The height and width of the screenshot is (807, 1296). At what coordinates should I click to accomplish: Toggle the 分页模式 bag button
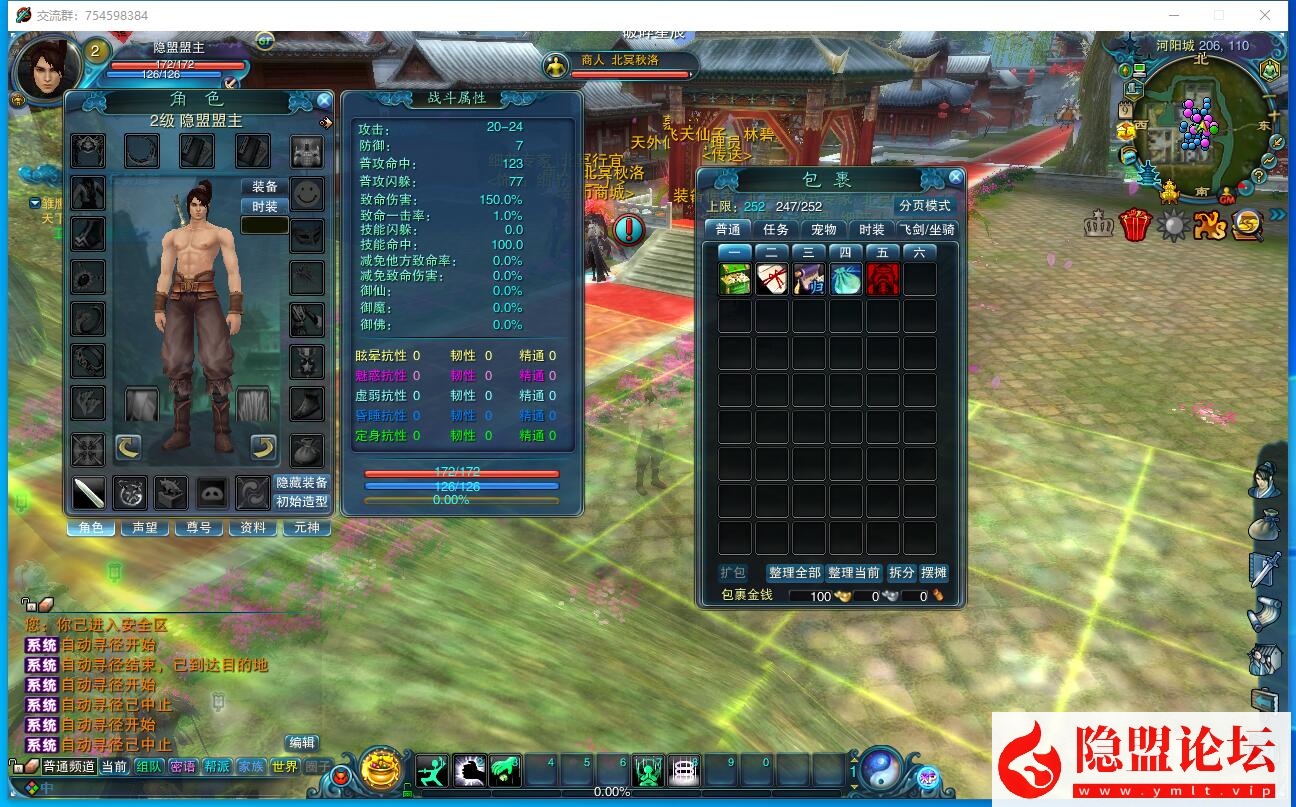click(x=925, y=206)
